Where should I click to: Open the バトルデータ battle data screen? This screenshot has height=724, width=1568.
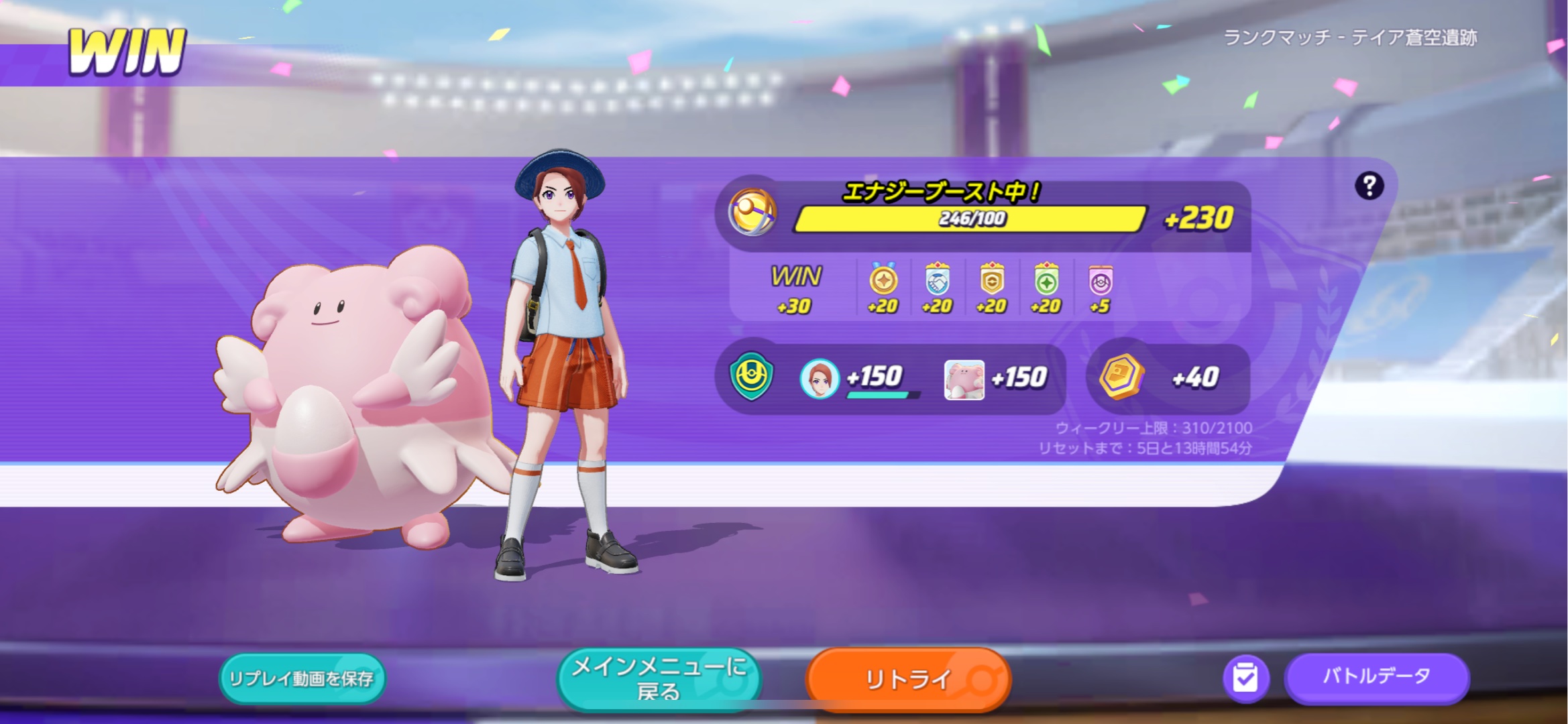[x=1376, y=677]
